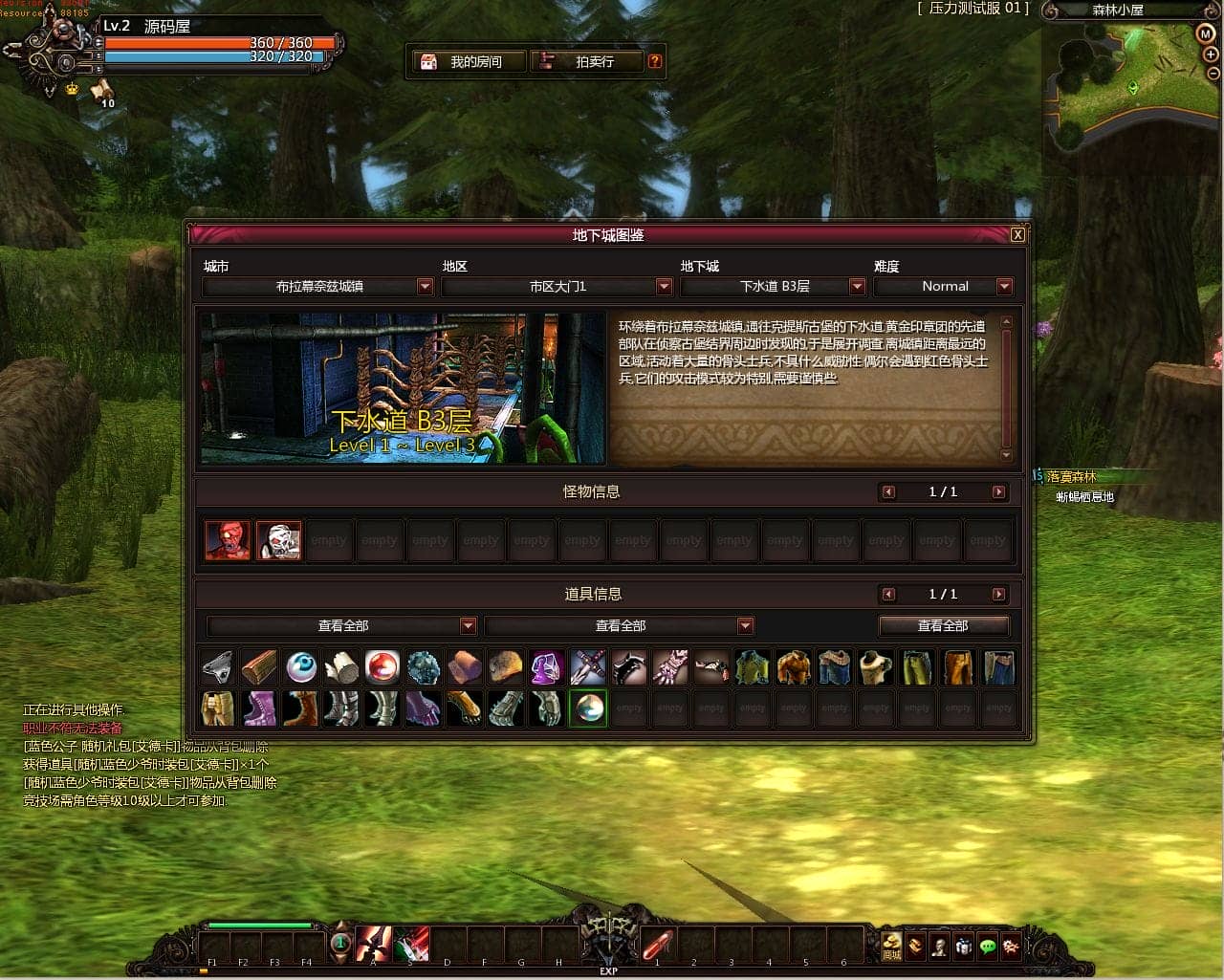Close the 地下城图鉴 dungeon codex window
The height and width of the screenshot is (980, 1224).
click(x=1017, y=235)
